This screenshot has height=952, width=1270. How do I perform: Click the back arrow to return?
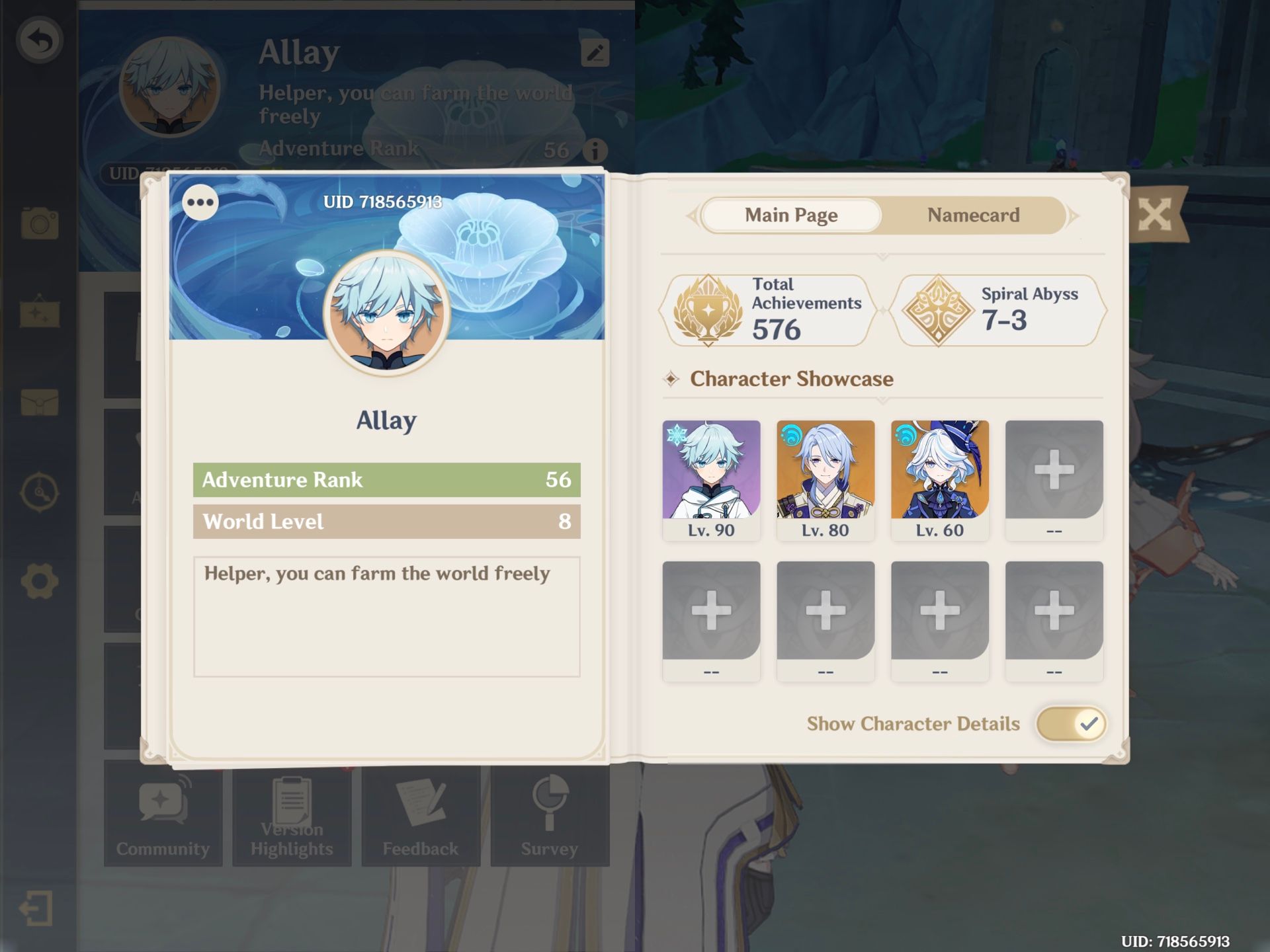38,40
